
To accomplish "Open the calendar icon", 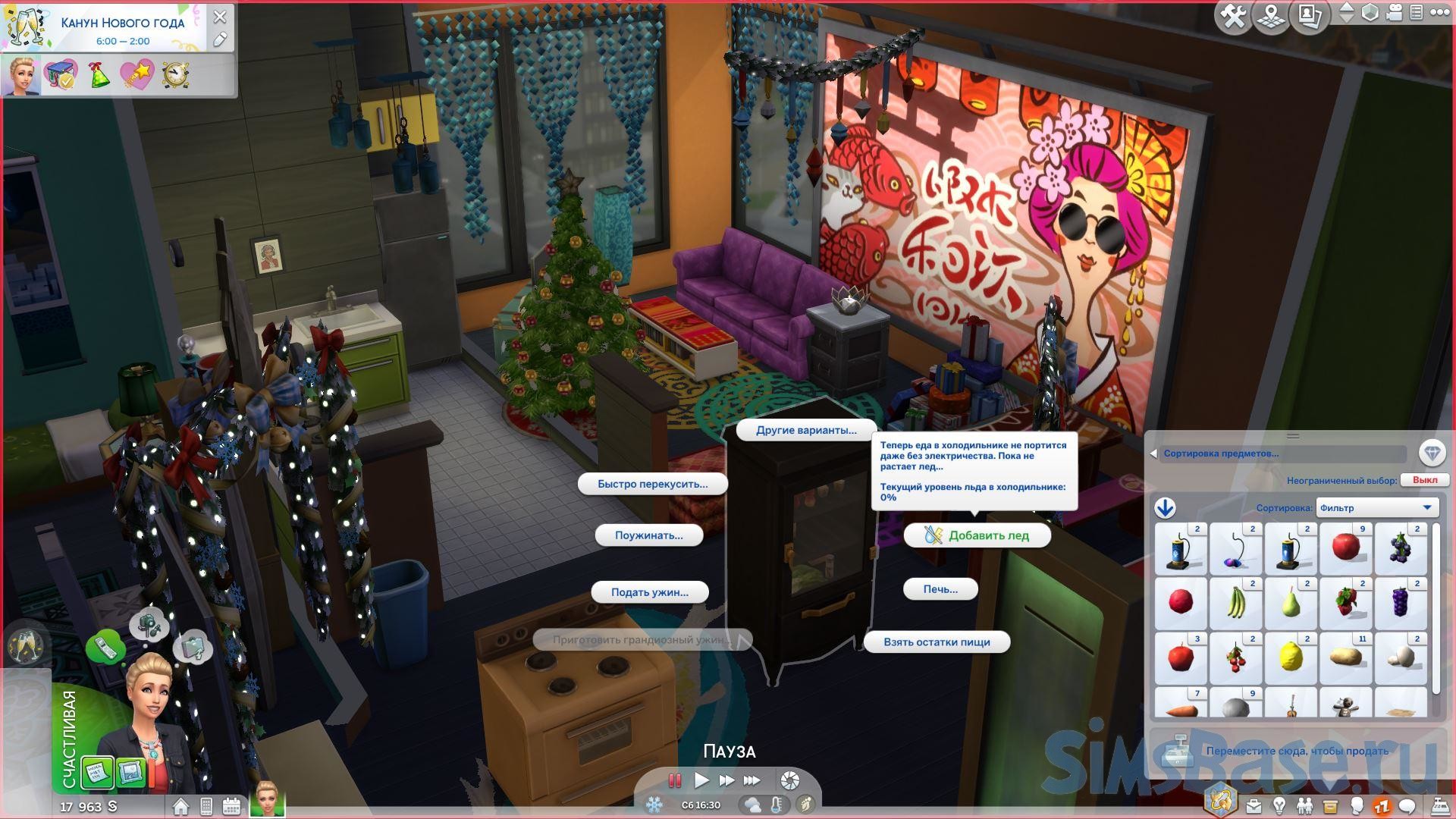I will click(231, 806).
